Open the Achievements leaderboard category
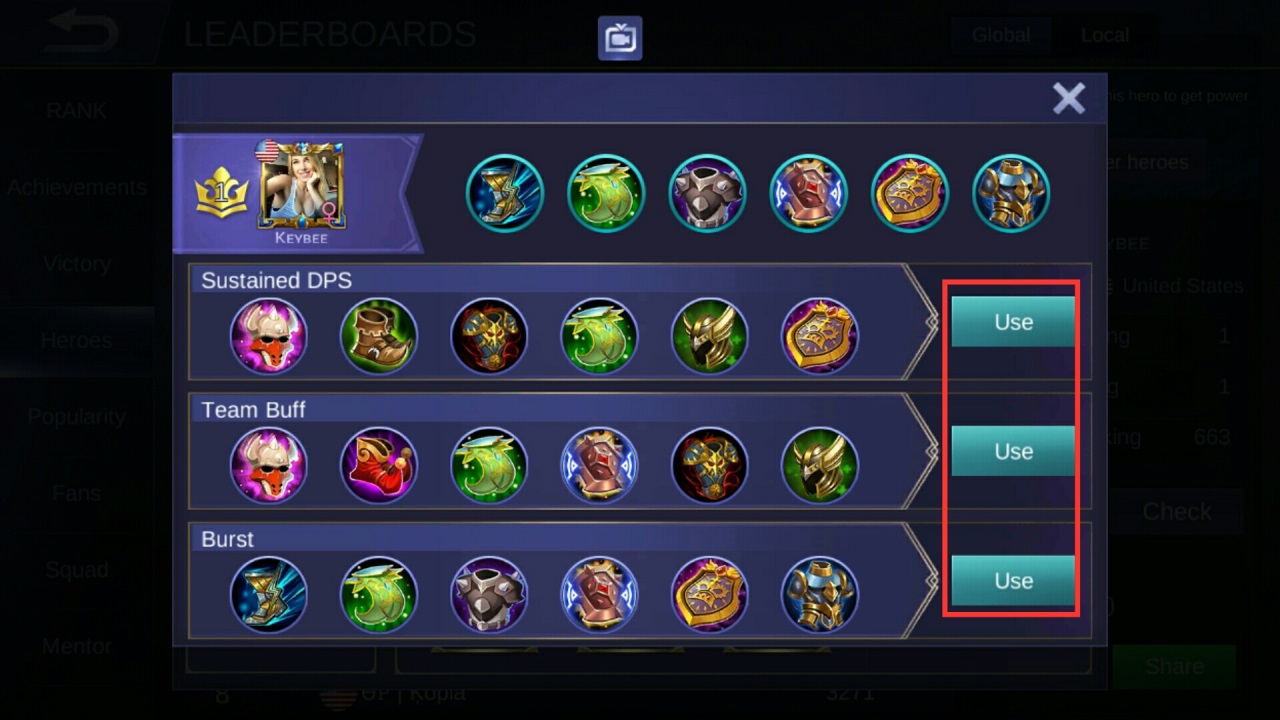 coord(77,187)
